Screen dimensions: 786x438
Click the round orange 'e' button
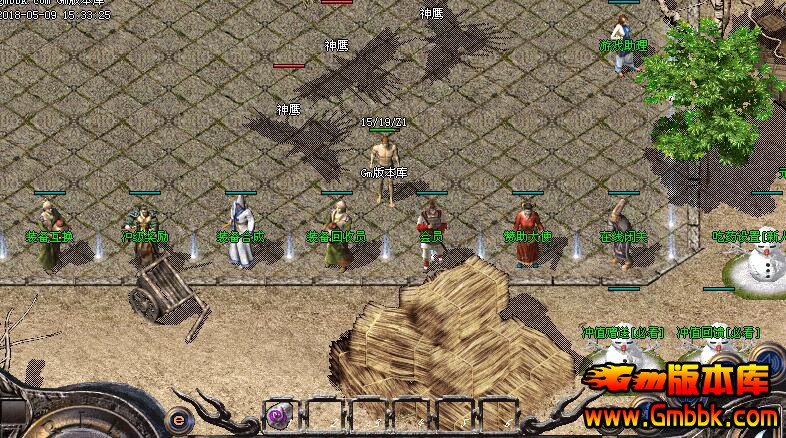179,419
